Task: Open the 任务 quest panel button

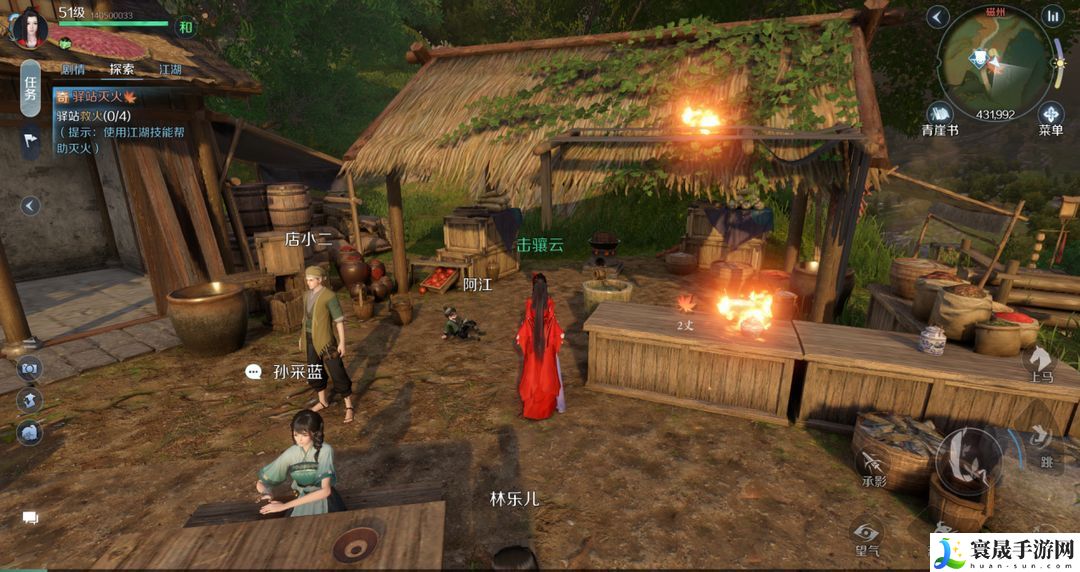Action: click(x=31, y=88)
